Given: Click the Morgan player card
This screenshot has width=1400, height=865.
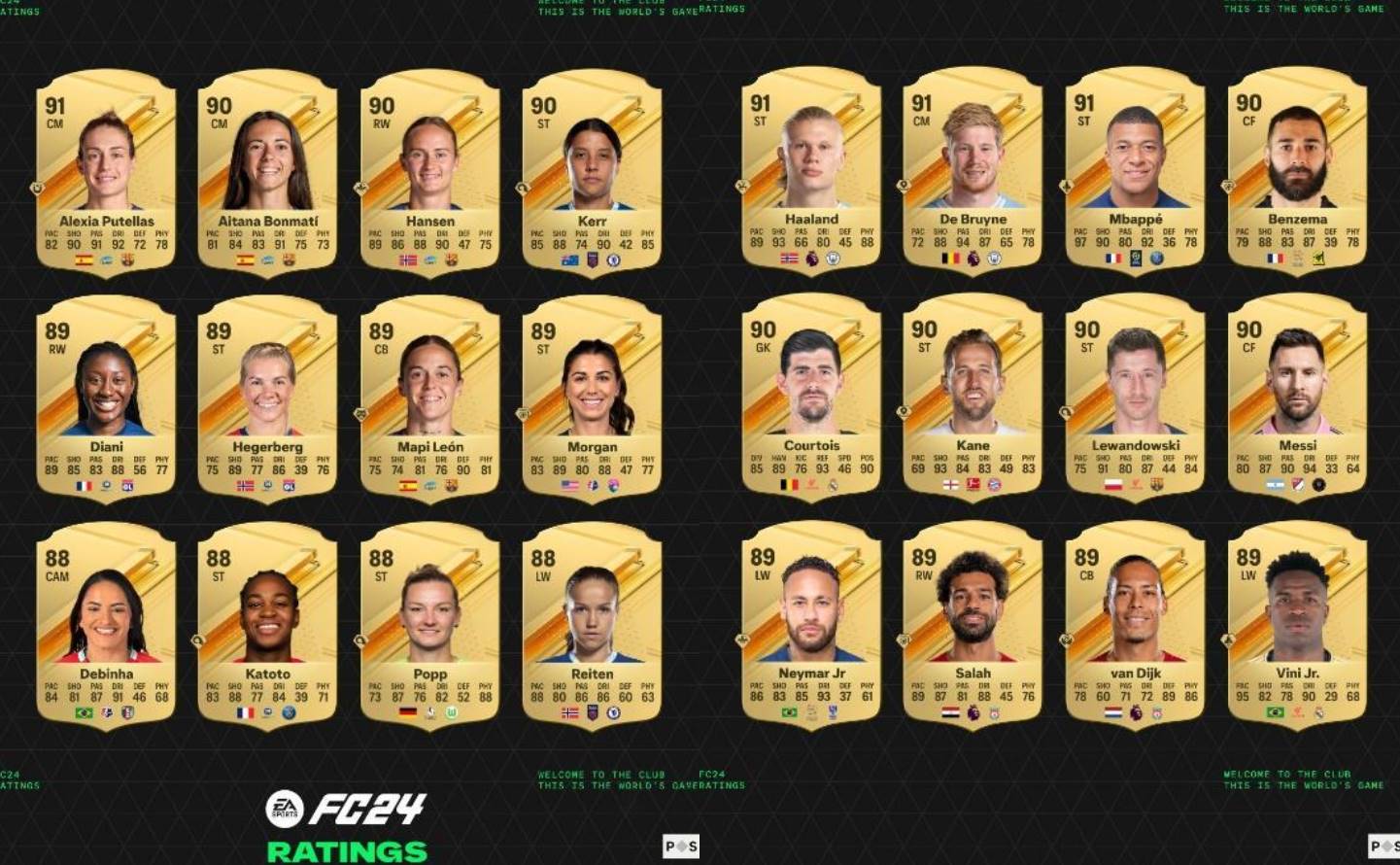Looking at the screenshot, I should [592, 398].
